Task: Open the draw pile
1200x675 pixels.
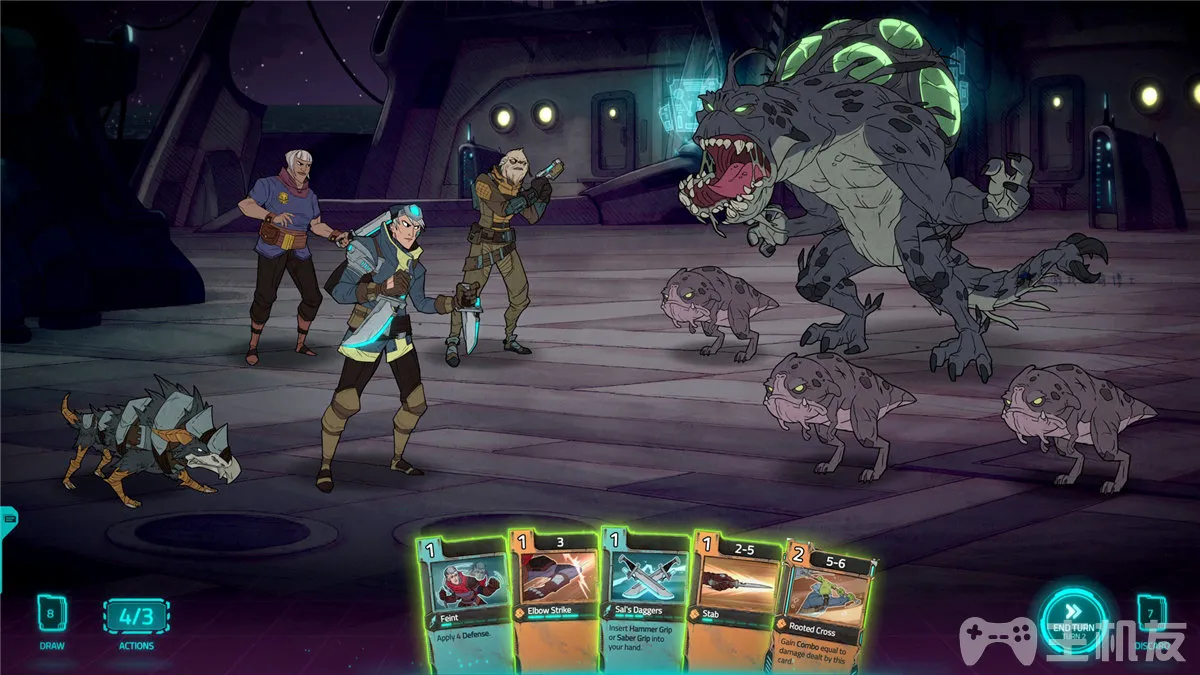Action: [52, 613]
